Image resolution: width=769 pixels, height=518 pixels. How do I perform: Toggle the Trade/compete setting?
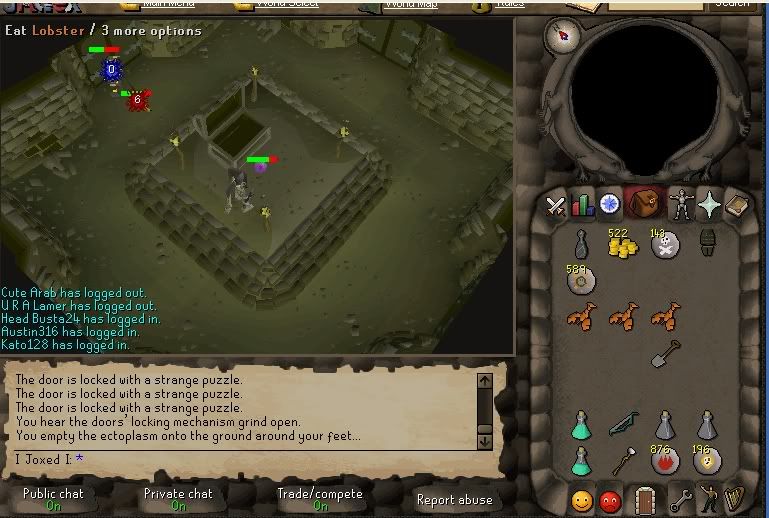click(x=320, y=498)
